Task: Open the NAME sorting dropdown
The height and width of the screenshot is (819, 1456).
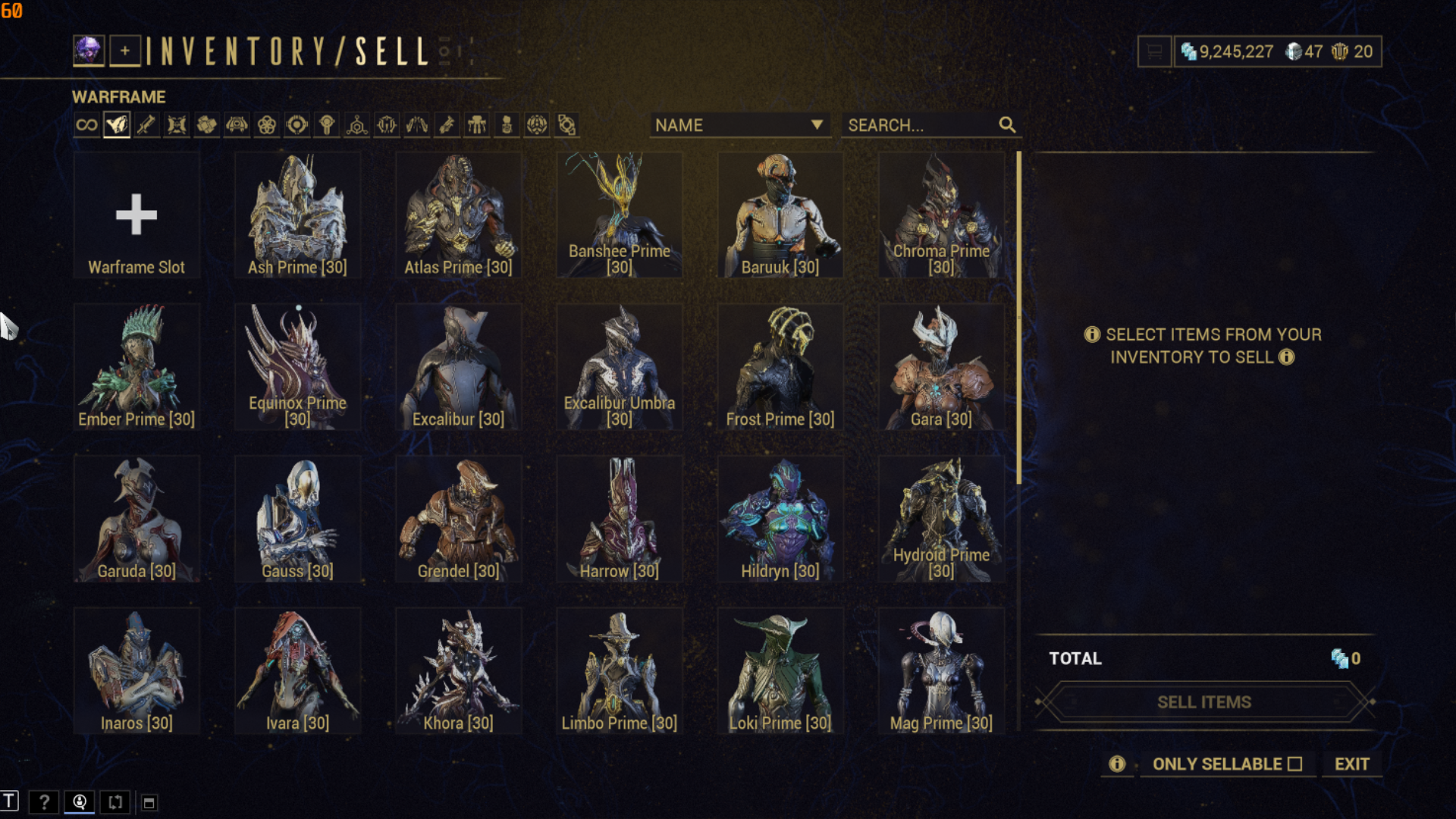Action: click(x=739, y=125)
